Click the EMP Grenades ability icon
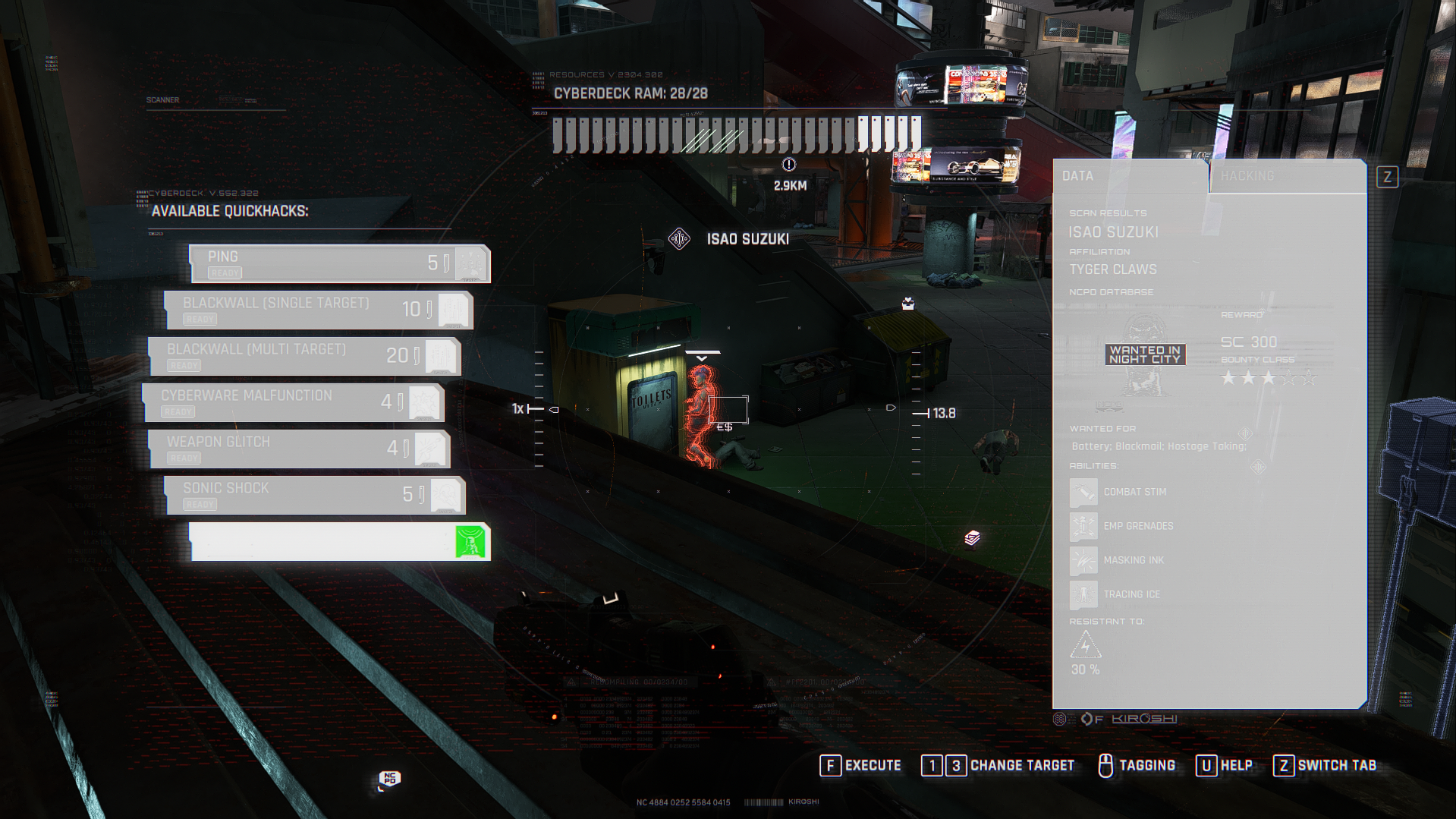This screenshot has width=1456, height=819. pyautogui.click(x=1083, y=527)
